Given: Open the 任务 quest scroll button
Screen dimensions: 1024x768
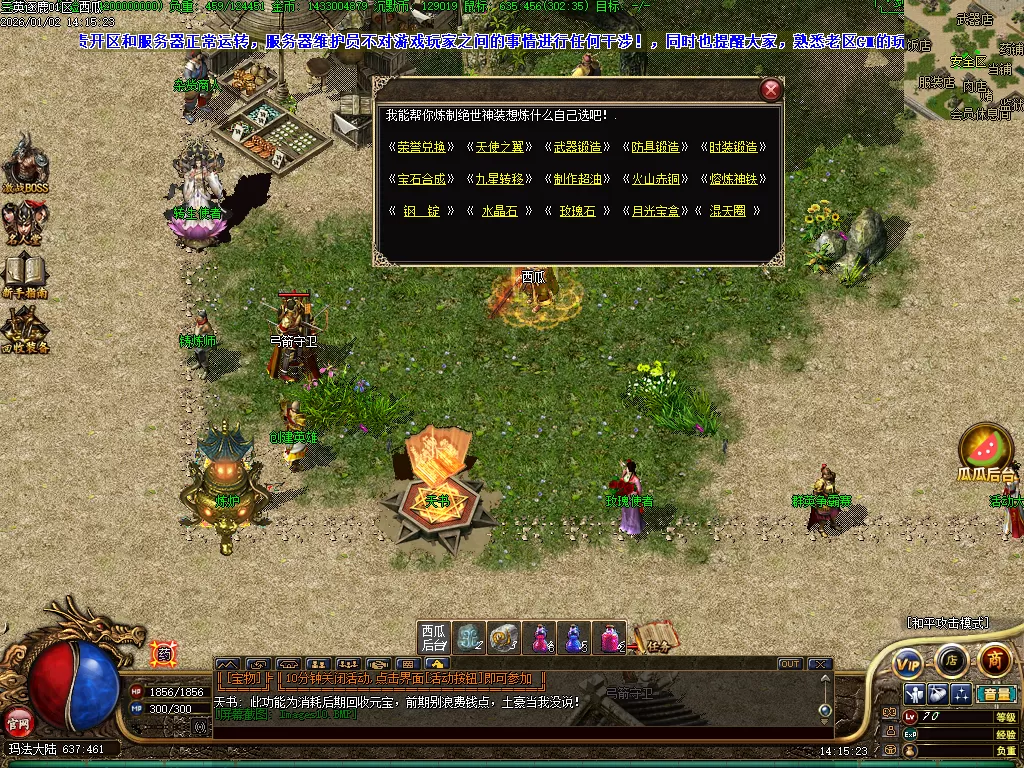Looking at the screenshot, I should [x=656, y=636].
